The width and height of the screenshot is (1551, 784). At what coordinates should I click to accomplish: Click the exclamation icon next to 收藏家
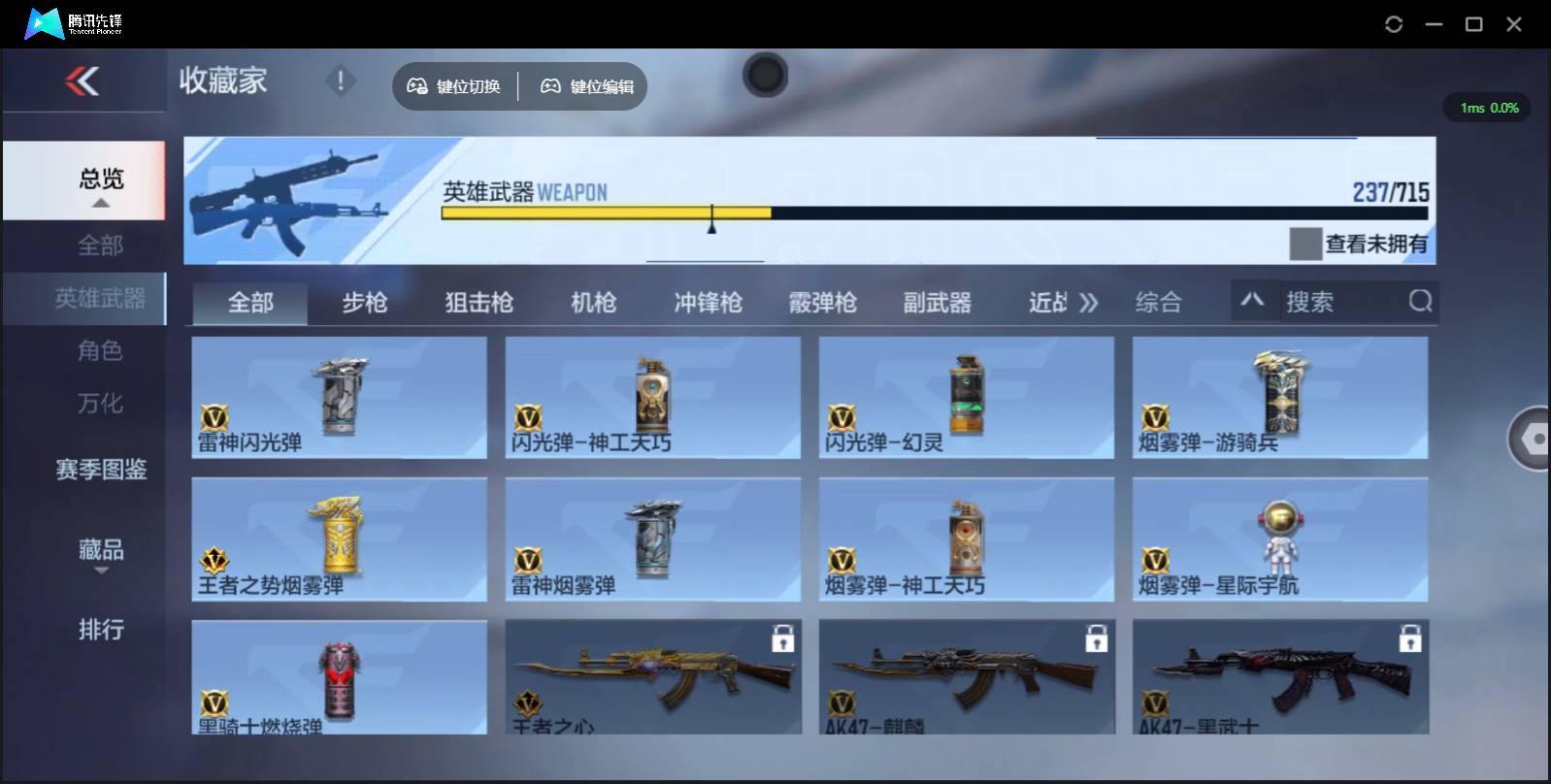point(340,82)
